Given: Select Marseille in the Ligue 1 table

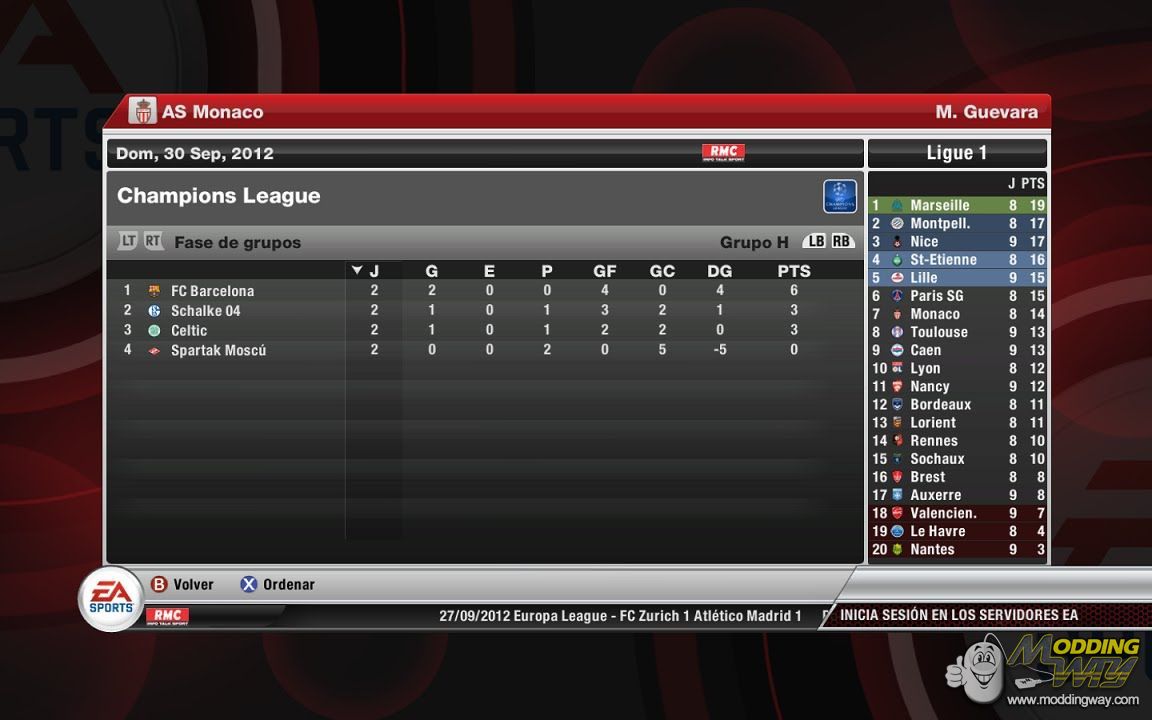Looking at the screenshot, I should (x=939, y=205).
